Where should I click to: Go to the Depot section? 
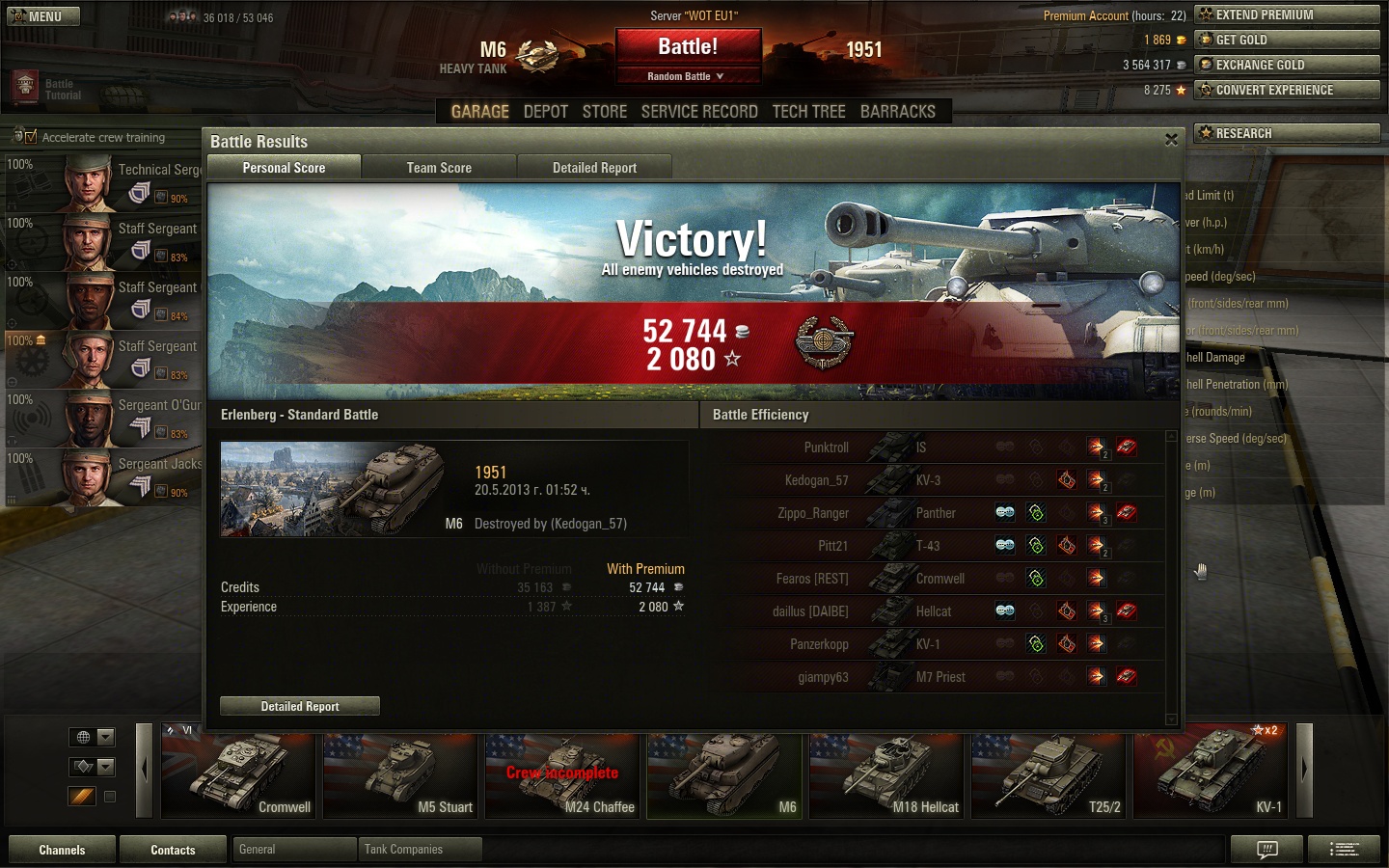[x=545, y=112]
